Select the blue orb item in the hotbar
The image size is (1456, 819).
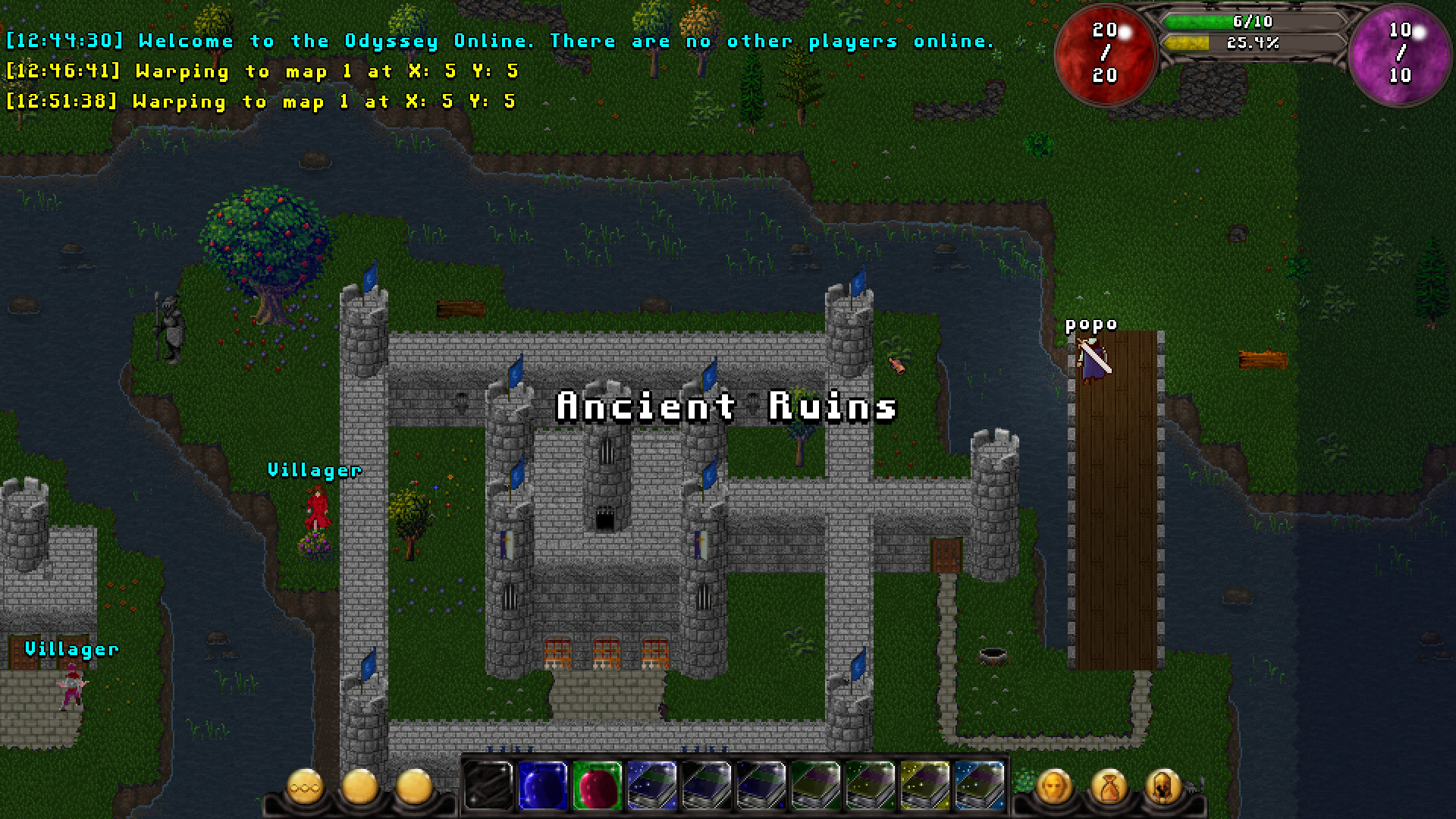pos(542,786)
